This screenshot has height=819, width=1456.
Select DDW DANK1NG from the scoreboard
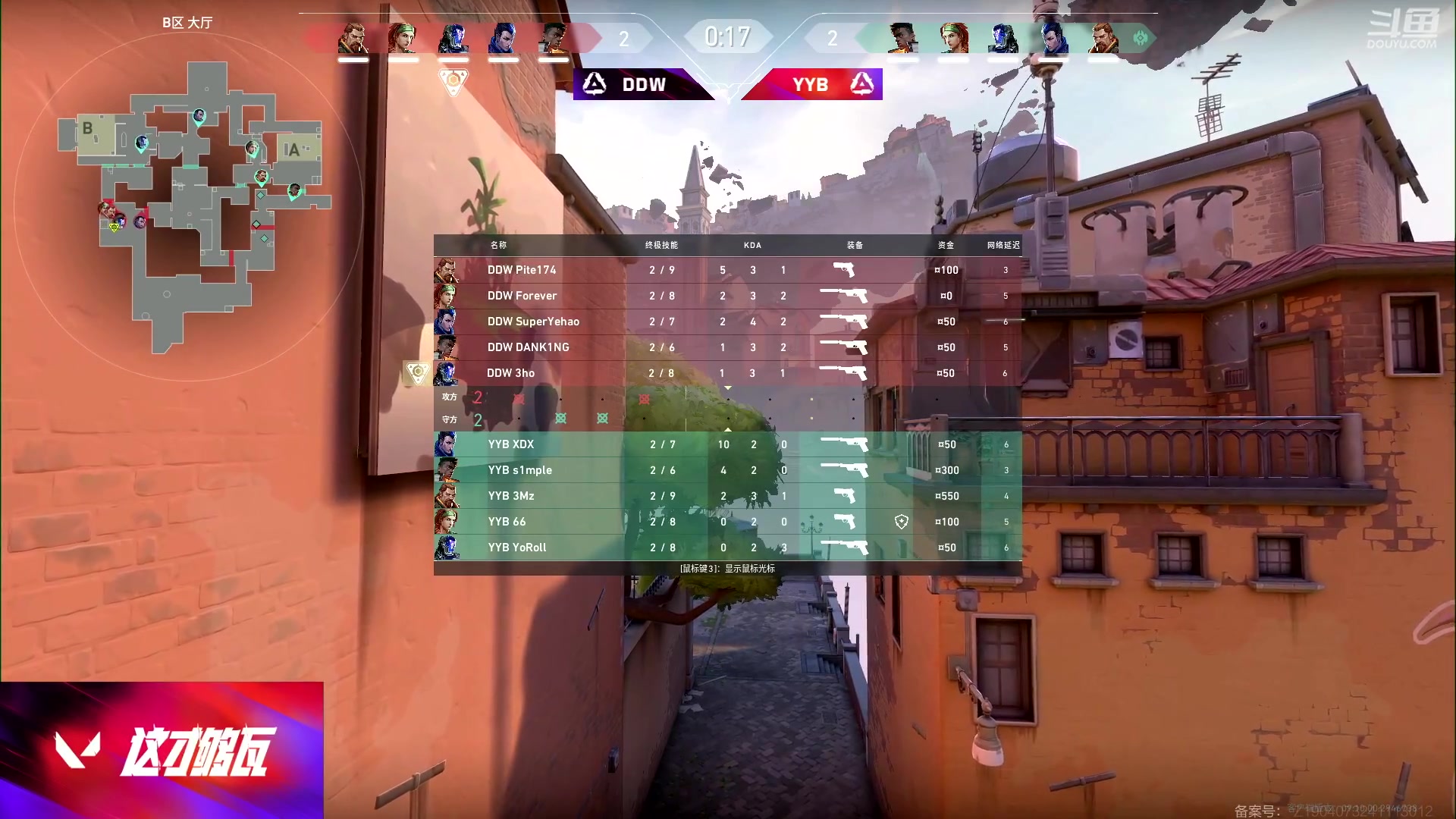point(726,347)
